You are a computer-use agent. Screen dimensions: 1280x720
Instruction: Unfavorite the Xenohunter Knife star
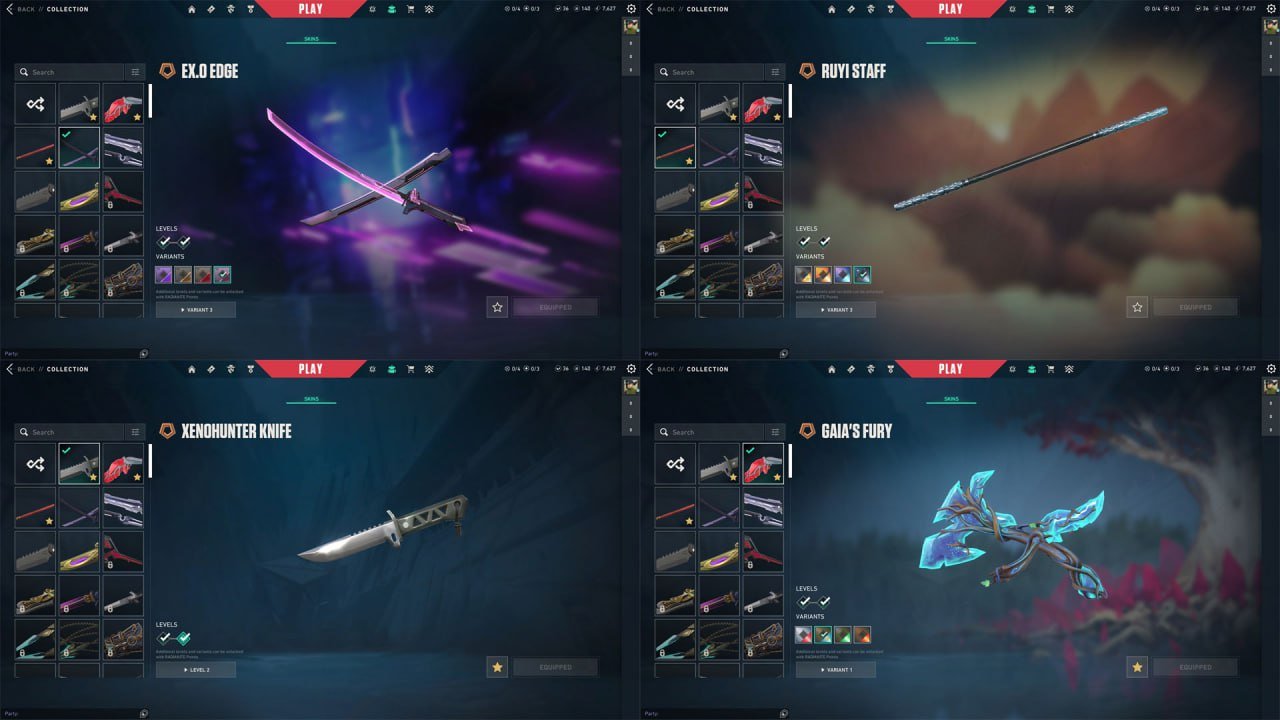click(497, 666)
